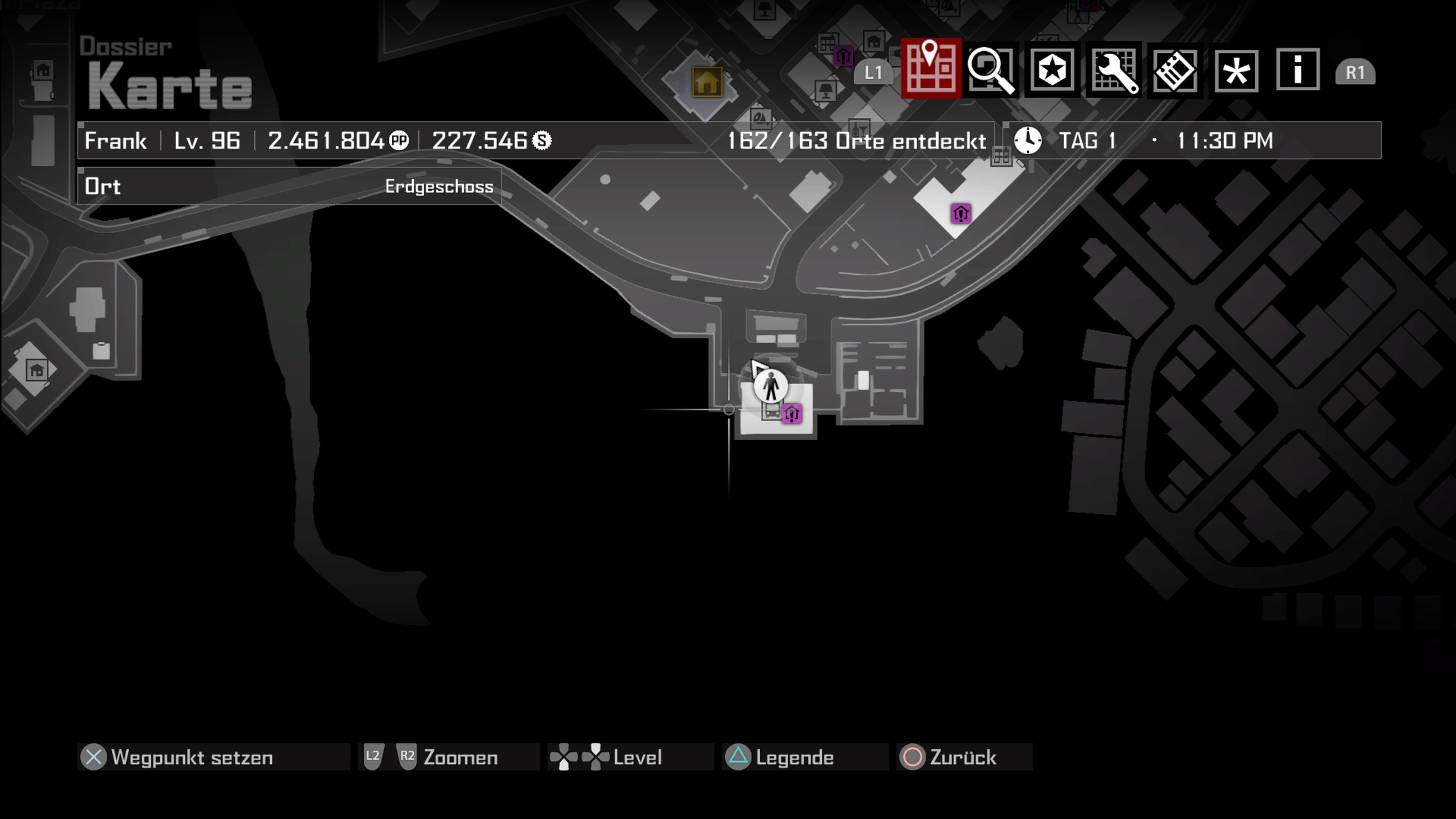Open the star badge tab
The height and width of the screenshot is (819, 1456).
[x=1052, y=71]
